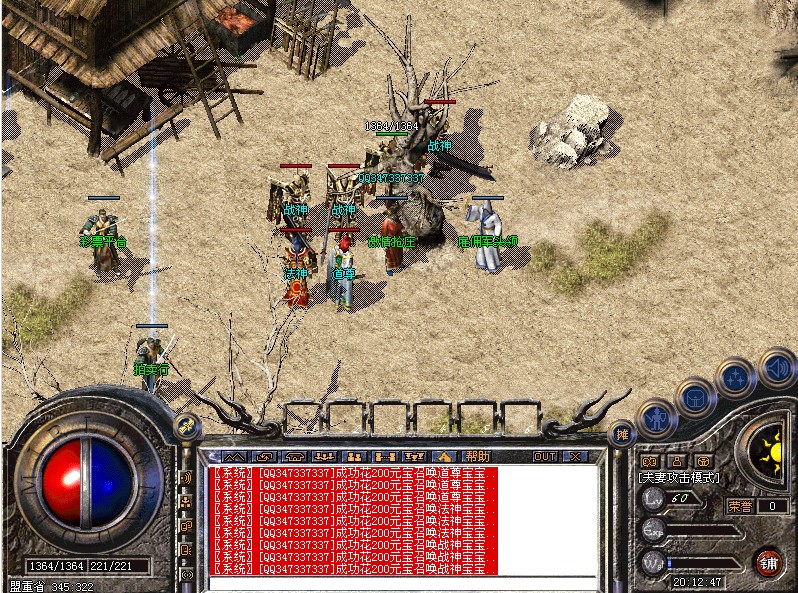Toggle the sound-wave chat filter icon
This screenshot has height=593, width=798.
coord(186,477)
